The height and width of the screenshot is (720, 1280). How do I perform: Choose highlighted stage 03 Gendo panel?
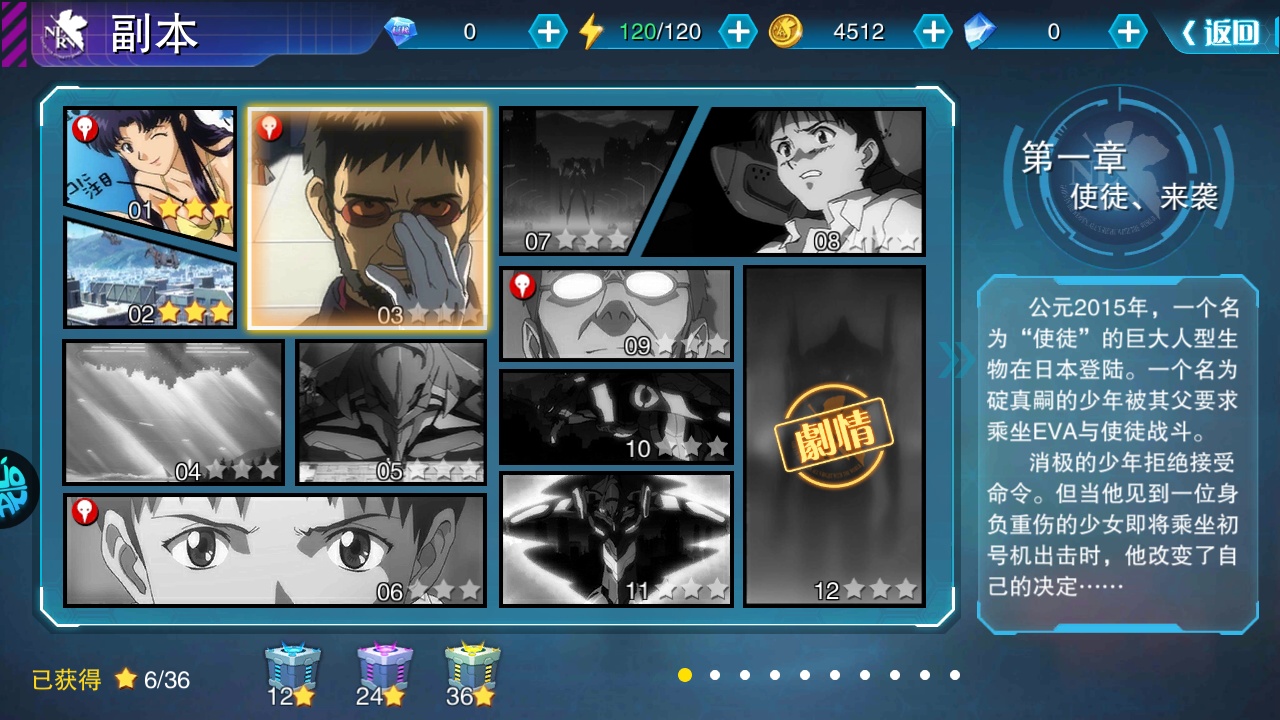[x=367, y=218]
